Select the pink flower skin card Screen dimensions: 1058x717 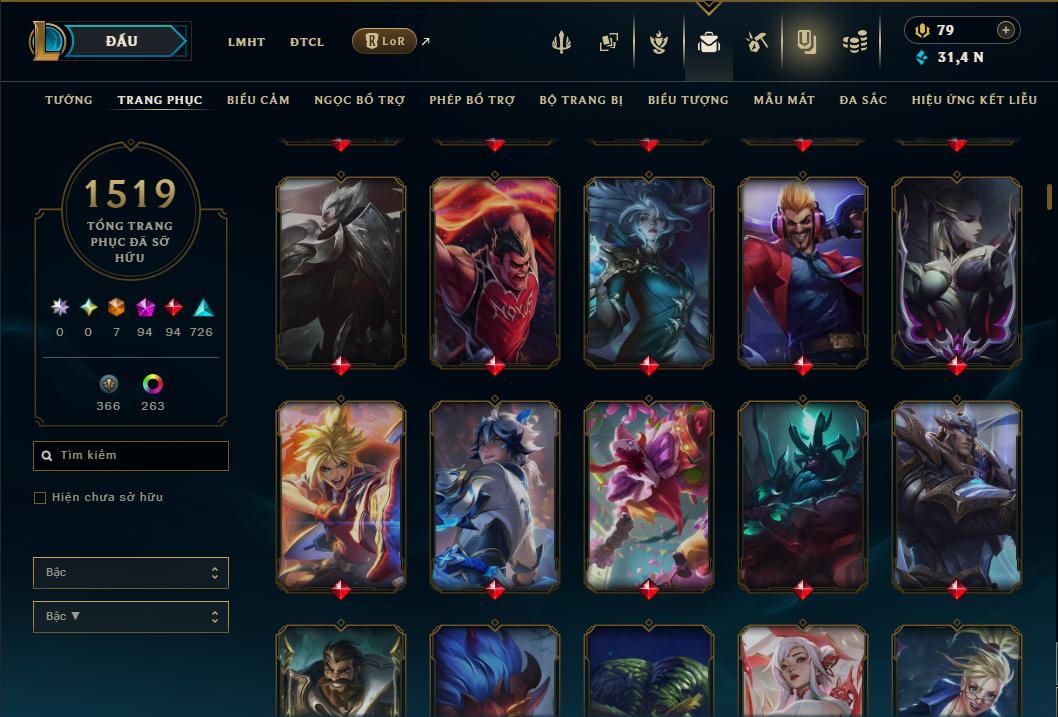(649, 493)
